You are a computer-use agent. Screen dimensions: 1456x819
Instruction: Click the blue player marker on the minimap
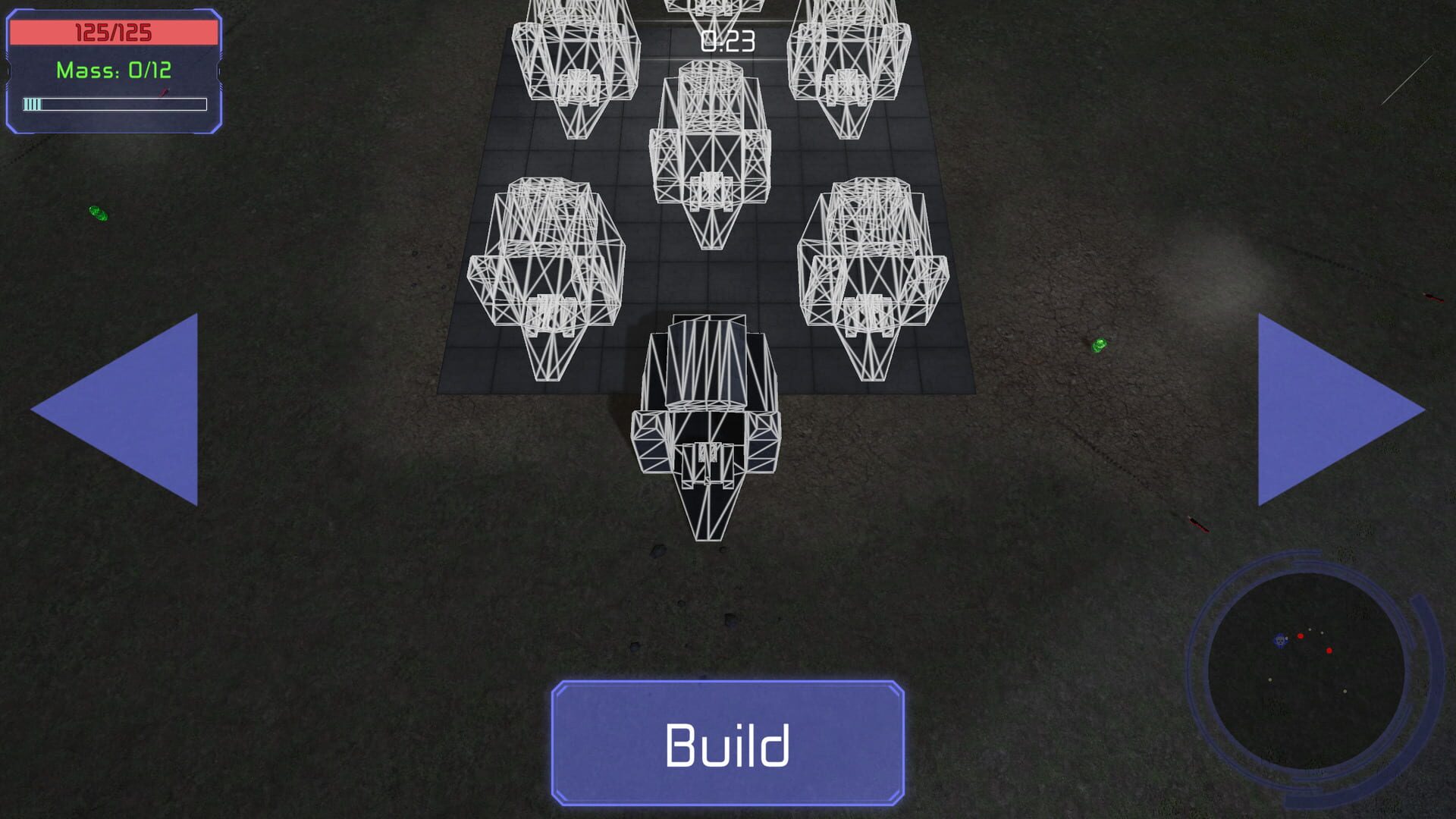point(1279,641)
